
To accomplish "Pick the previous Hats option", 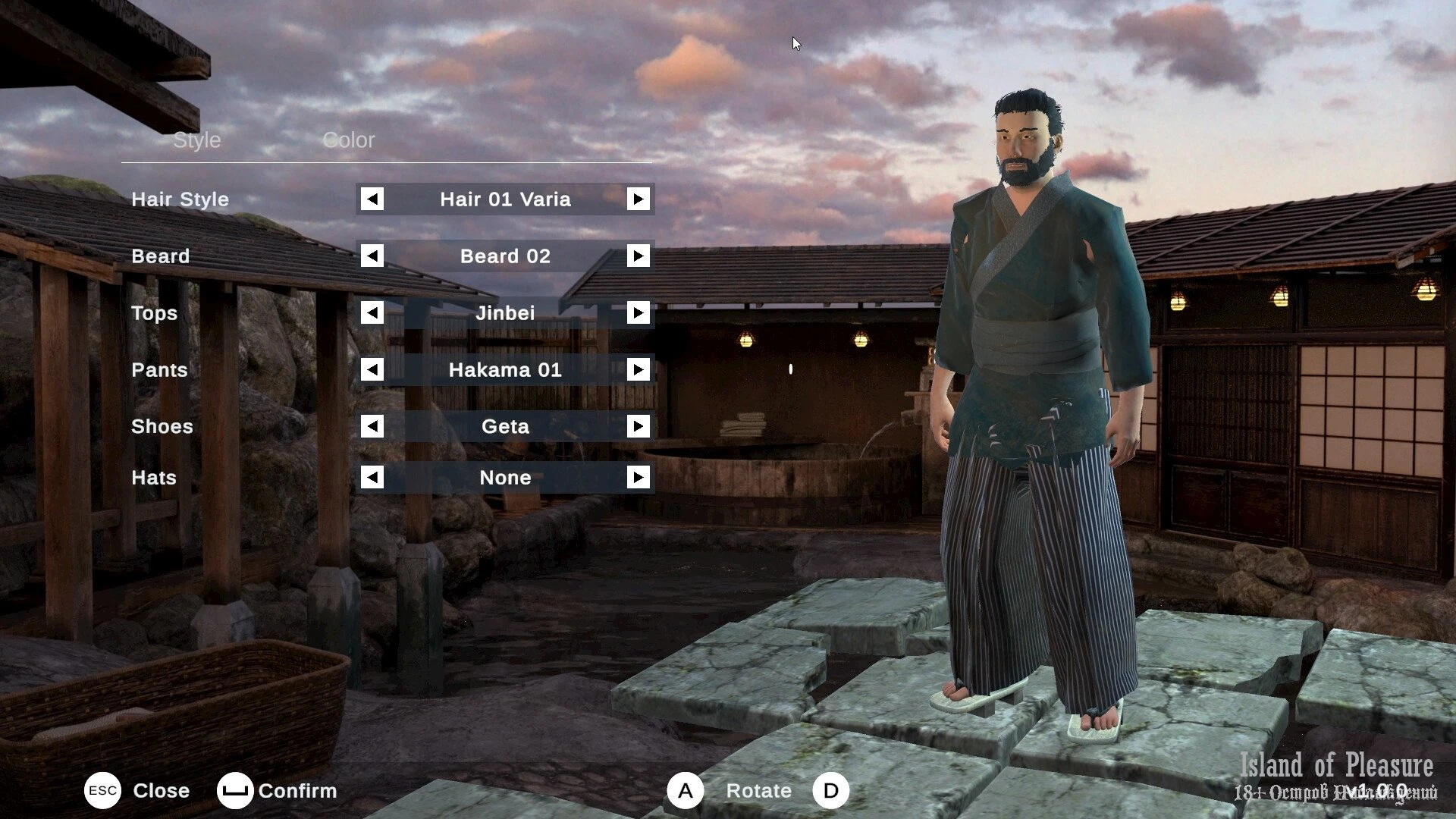I will coord(372,478).
